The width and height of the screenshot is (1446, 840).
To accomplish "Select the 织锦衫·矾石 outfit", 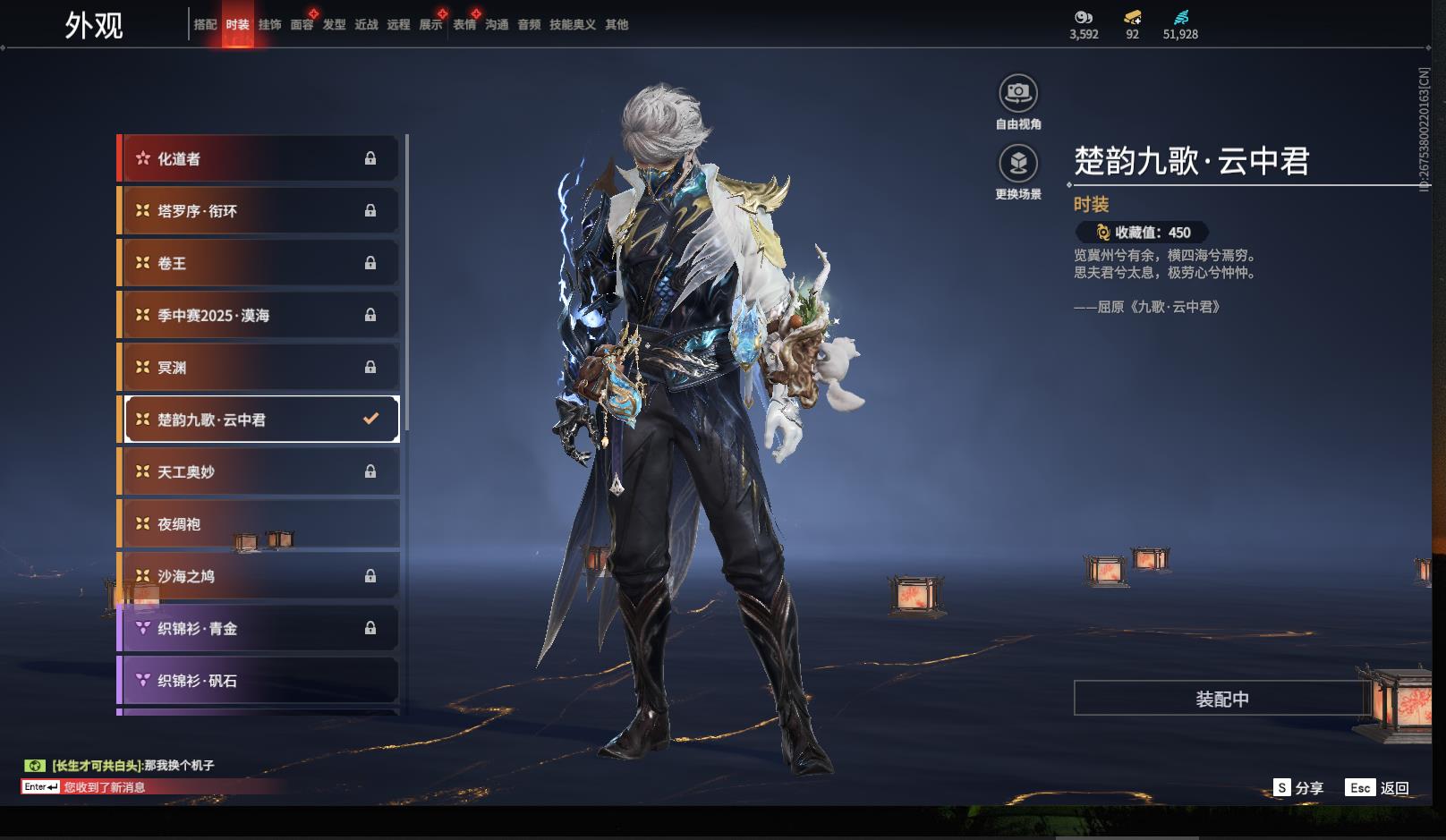I will click(259, 681).
